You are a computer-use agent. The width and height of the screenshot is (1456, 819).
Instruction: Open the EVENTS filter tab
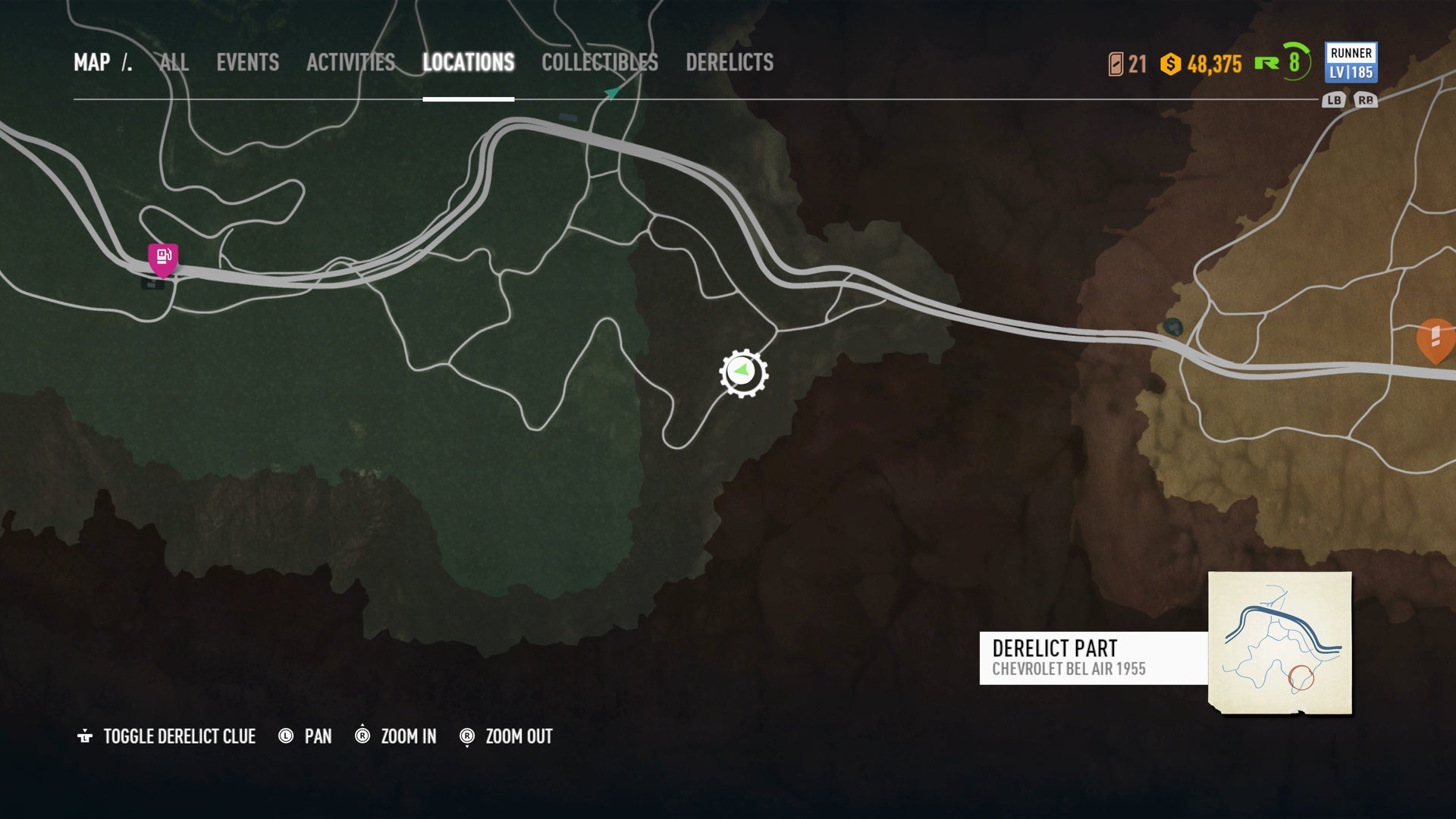[248, 64]
